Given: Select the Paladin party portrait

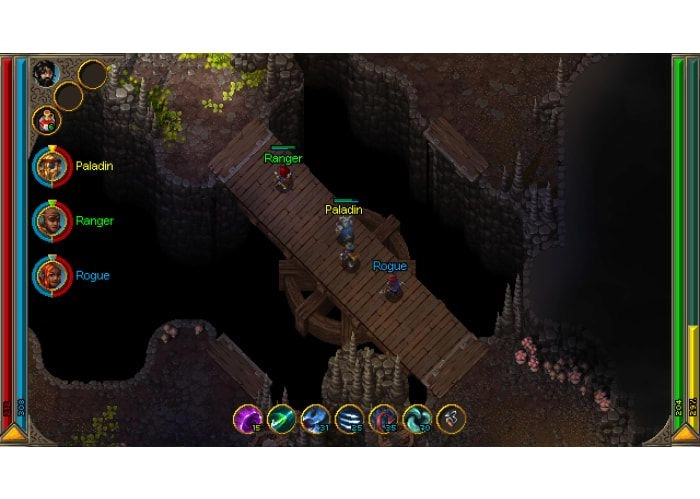Looking at the screenshot, I should pos(50,166).
